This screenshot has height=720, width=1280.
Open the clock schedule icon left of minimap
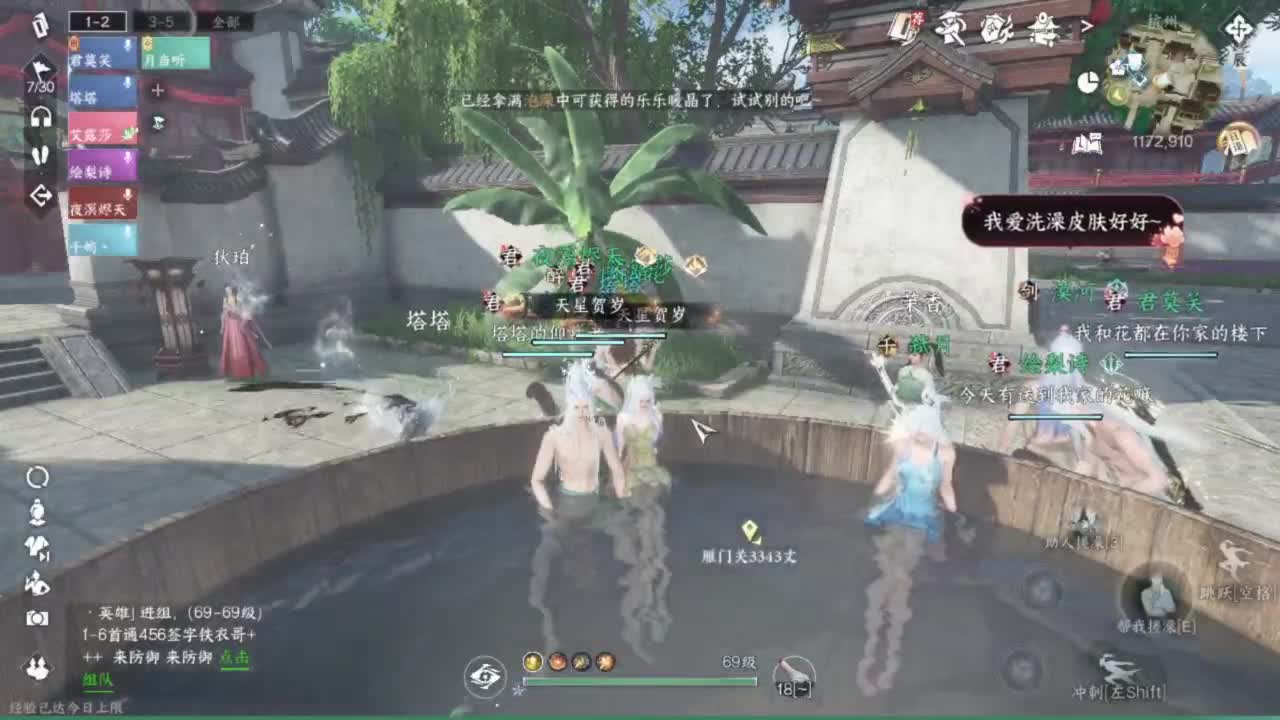[1089, 80]
